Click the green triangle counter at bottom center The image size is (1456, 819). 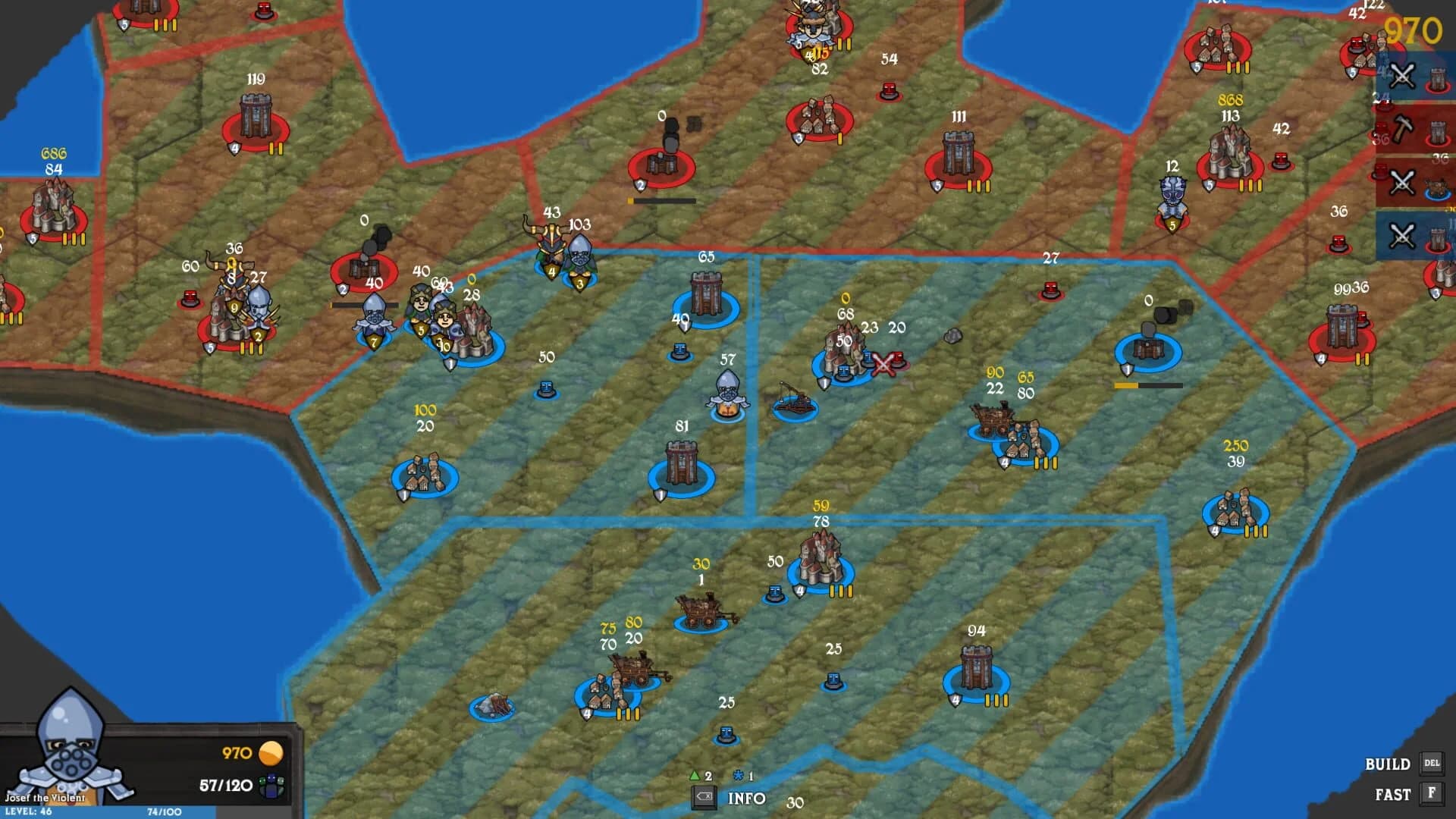pos(695,776)
